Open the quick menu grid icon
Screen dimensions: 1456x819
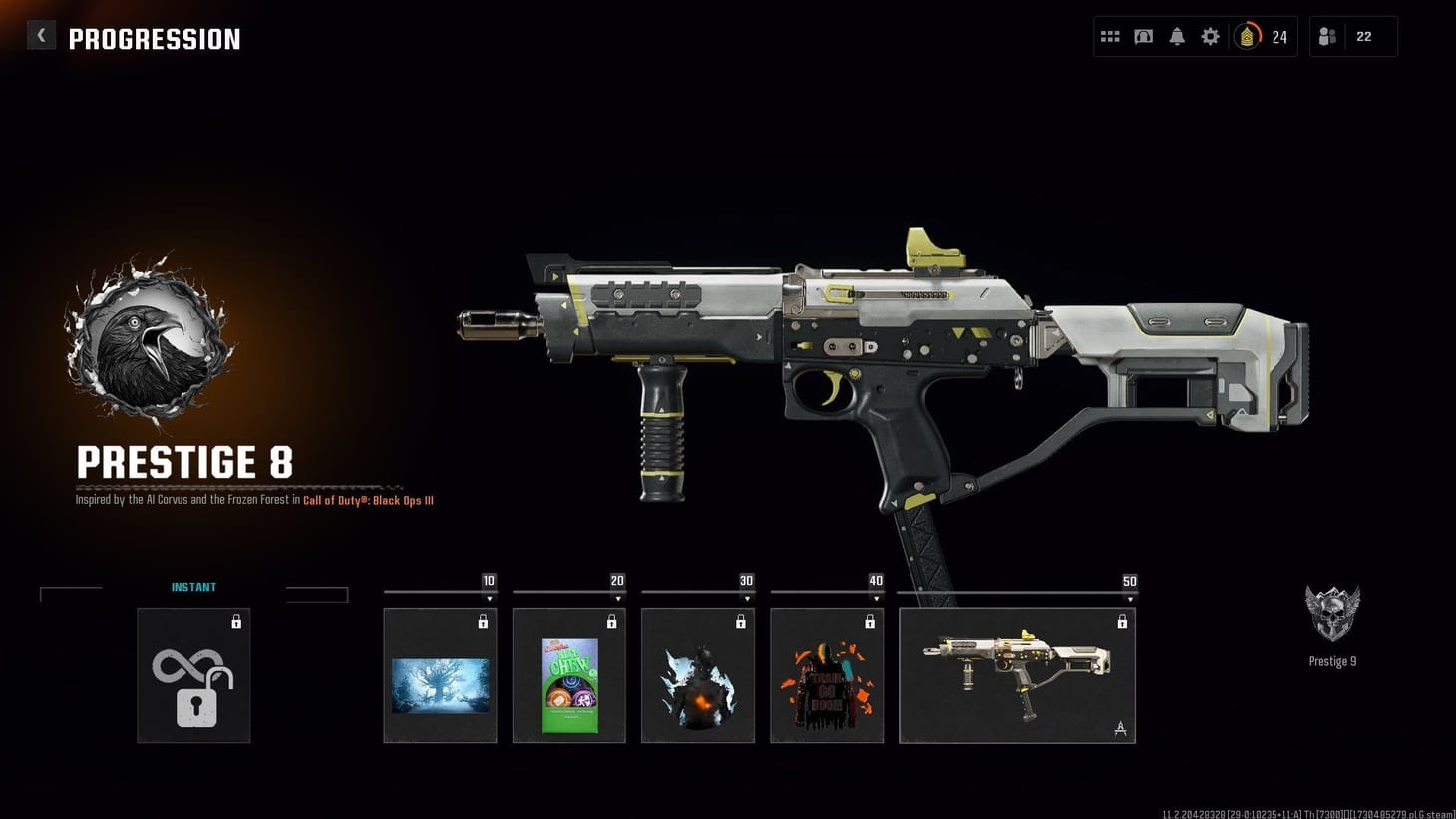1110,36
